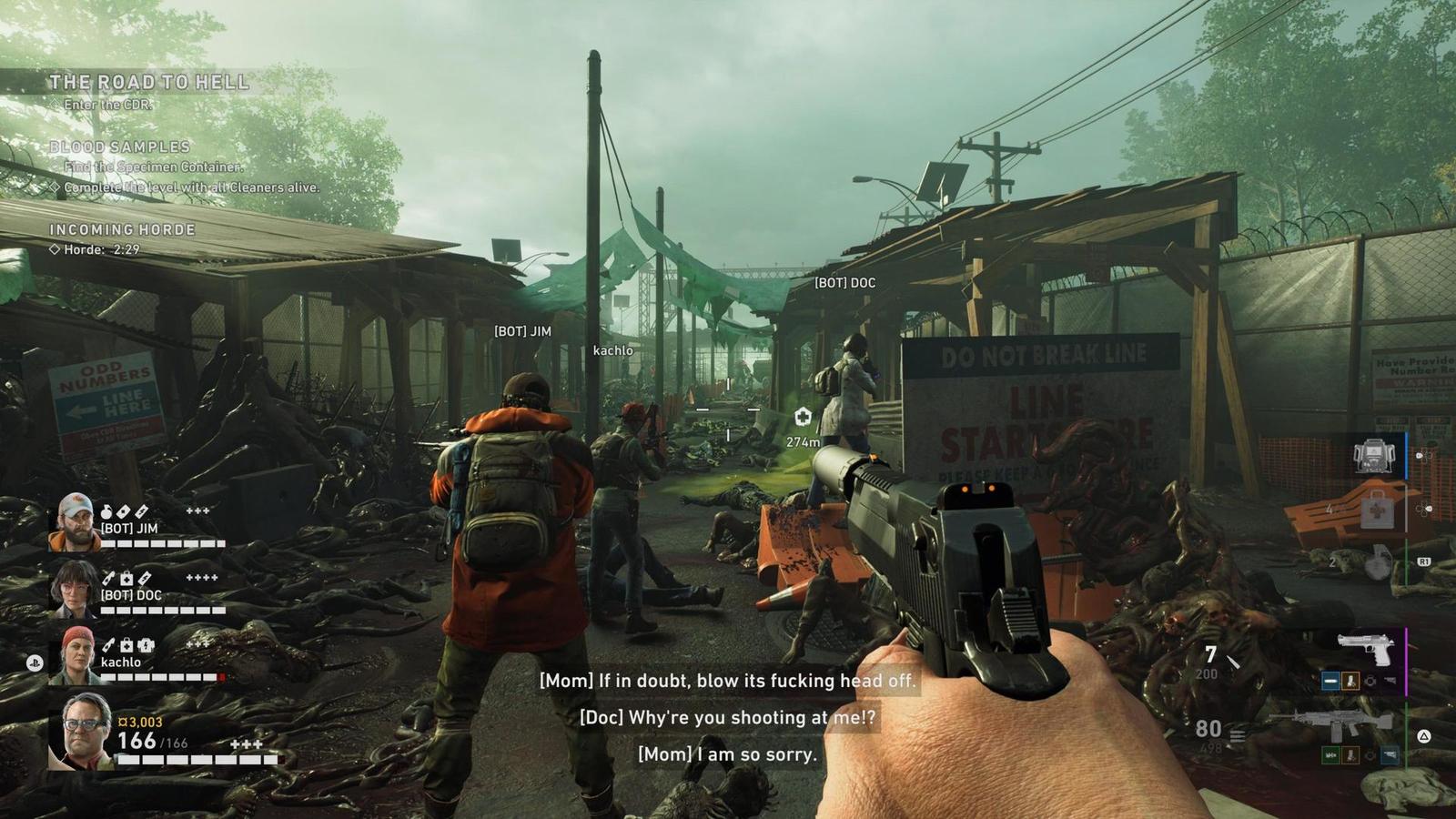Select Doc's bot portrait
The width and height of the screenshot is (1456, 819).
pyautogui.click(x=73, y=589)
